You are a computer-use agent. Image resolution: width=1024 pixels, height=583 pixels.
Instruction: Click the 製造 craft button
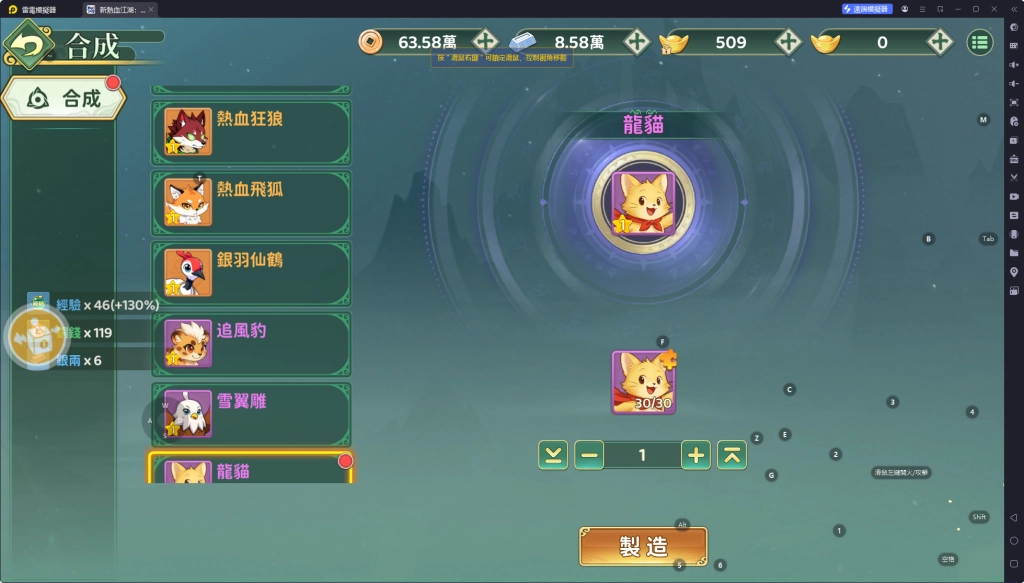click(x=643, y=546)
